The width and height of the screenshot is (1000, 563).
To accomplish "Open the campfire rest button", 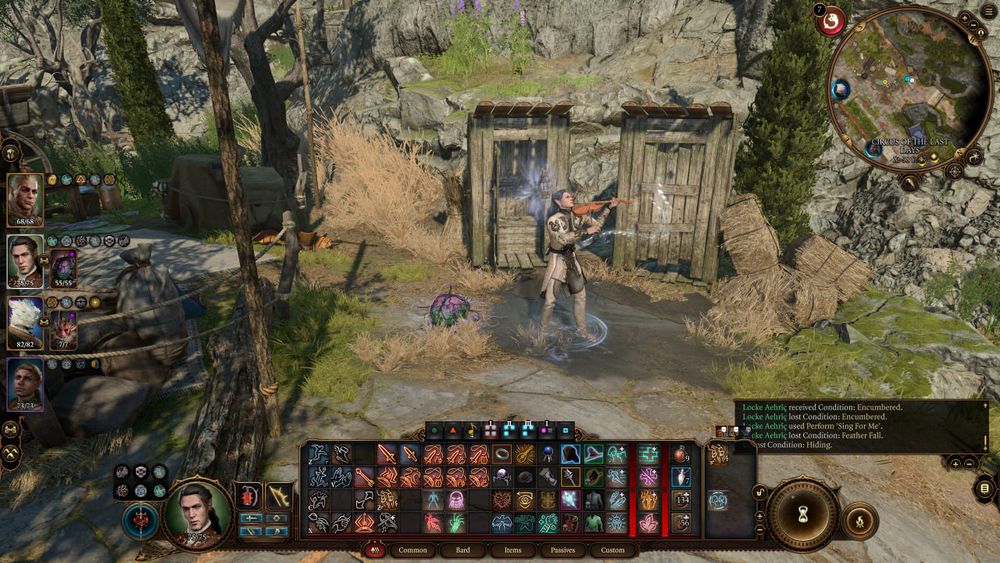I will [x=860, y=521].
